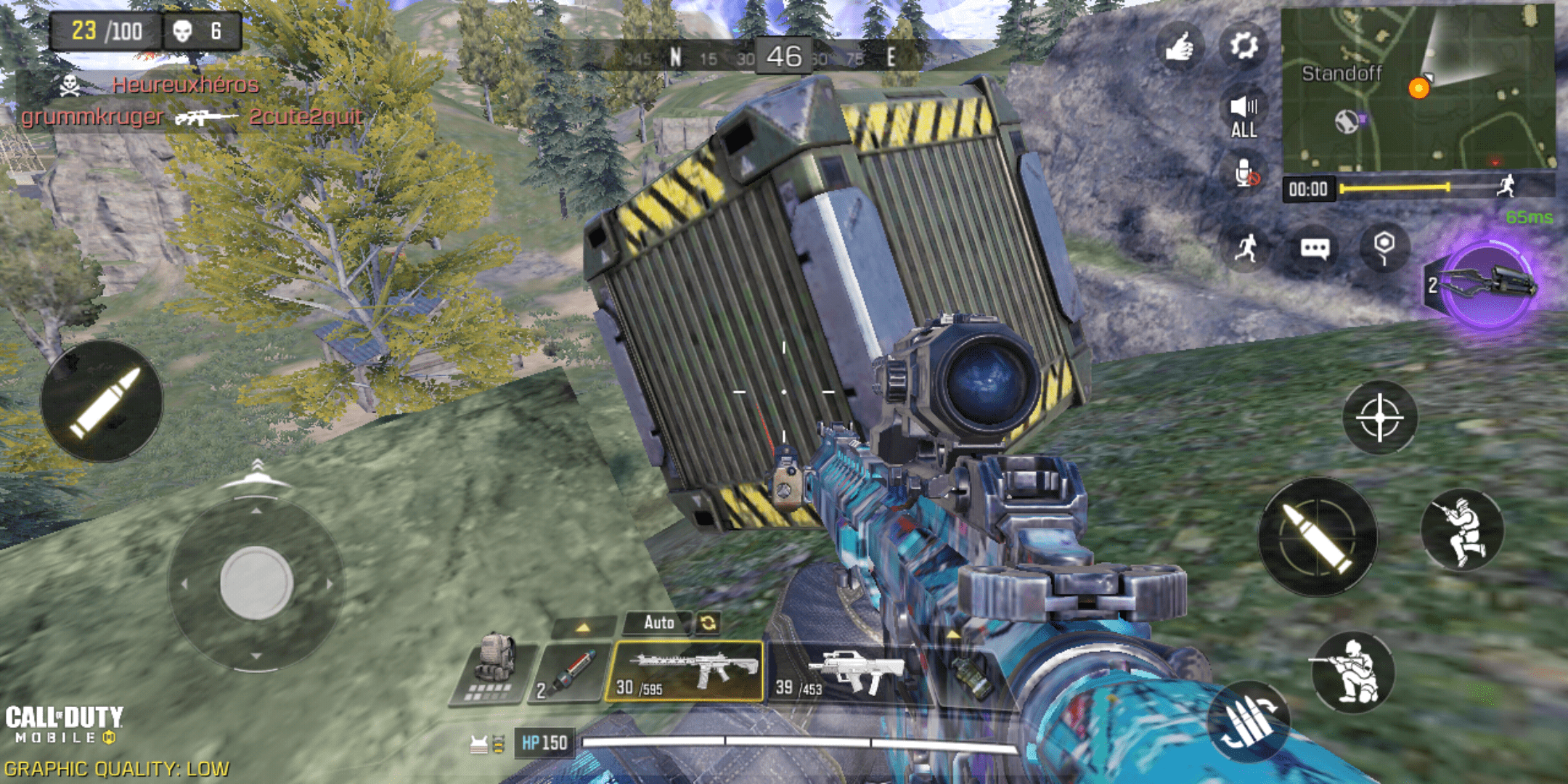This screenshot has height=784, width=1568.
Task: Open the quick chat bubble
Action: click(x=1315, y=248)
